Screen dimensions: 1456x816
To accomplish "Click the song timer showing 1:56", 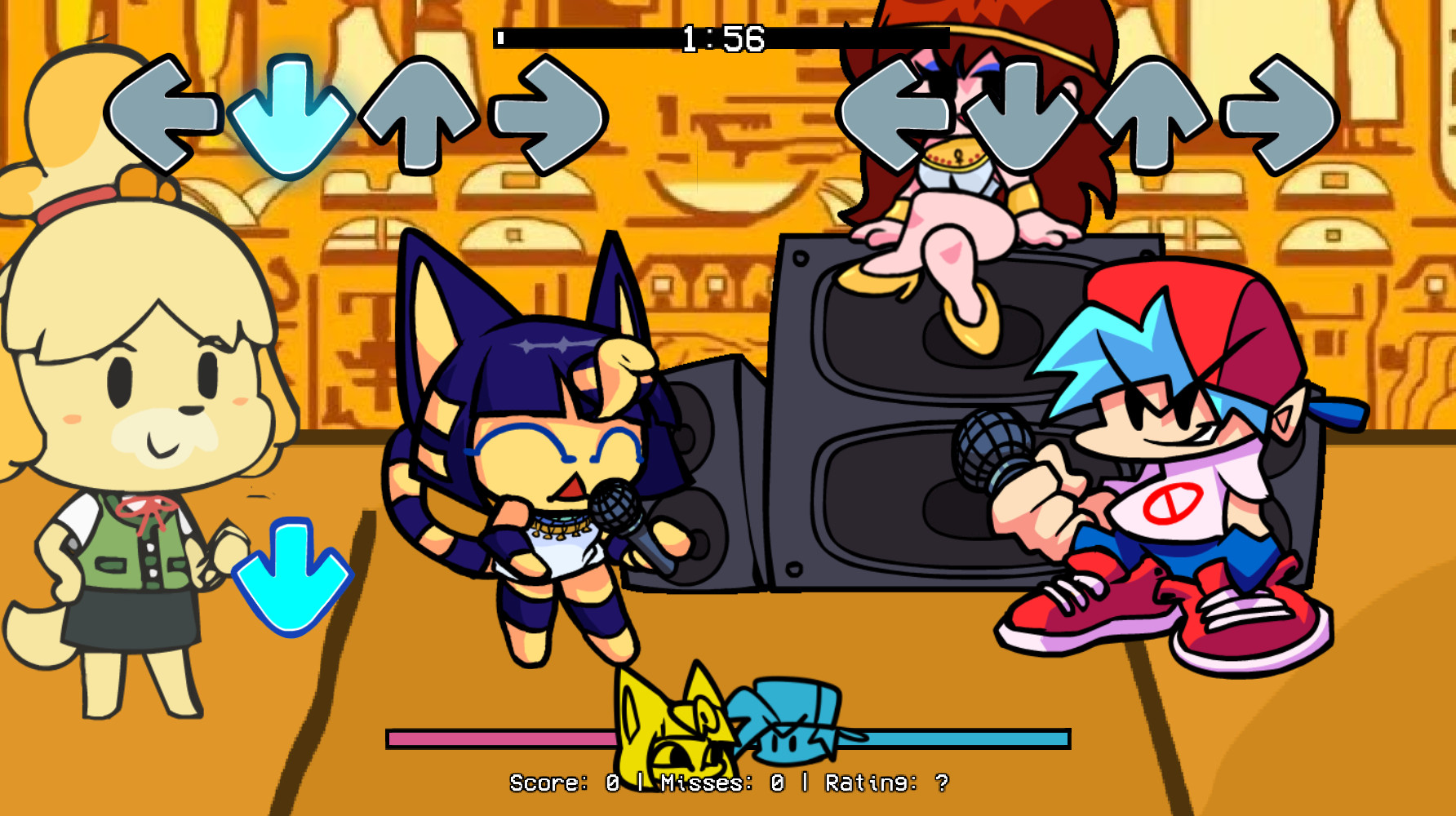I will click(x=722, y=36).
